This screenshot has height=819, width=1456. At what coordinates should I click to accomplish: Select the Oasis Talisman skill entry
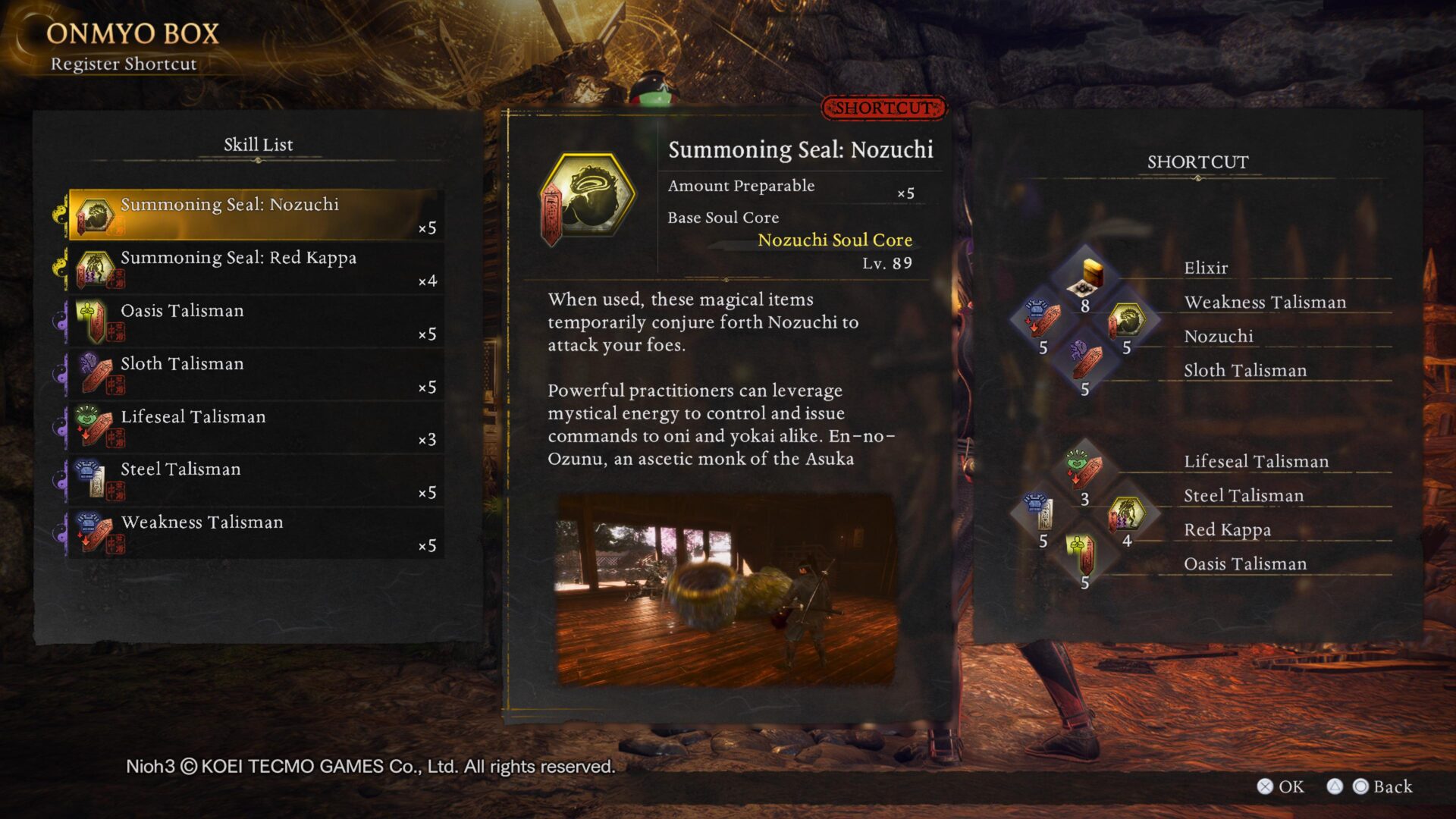(x=255, y=322)
